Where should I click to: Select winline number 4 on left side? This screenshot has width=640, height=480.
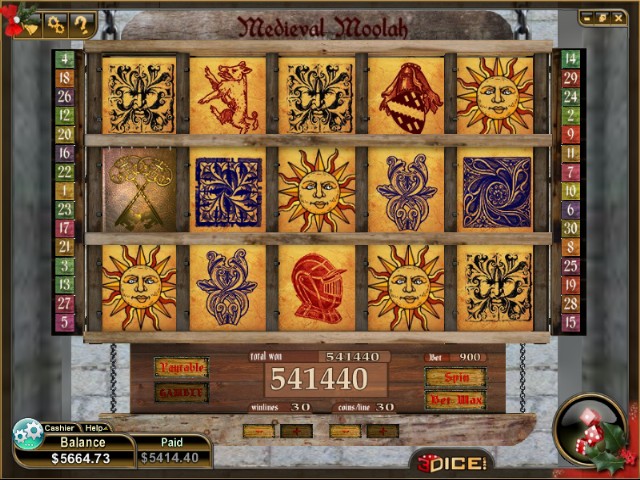coord(65,59)
